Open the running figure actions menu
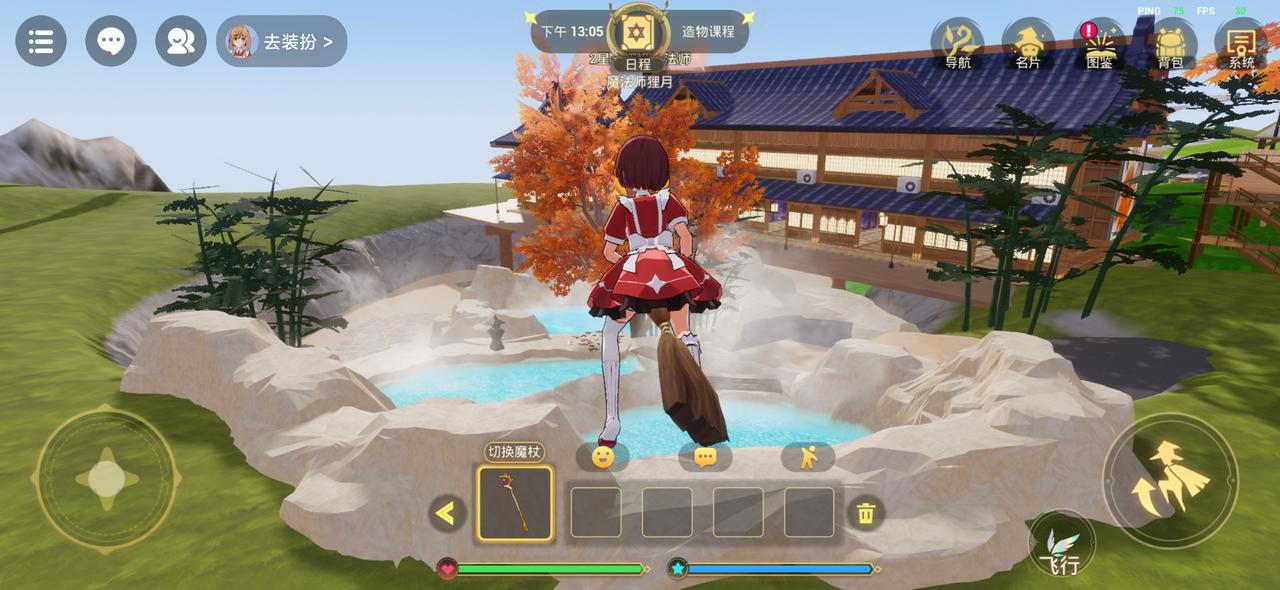 (808, 457)
